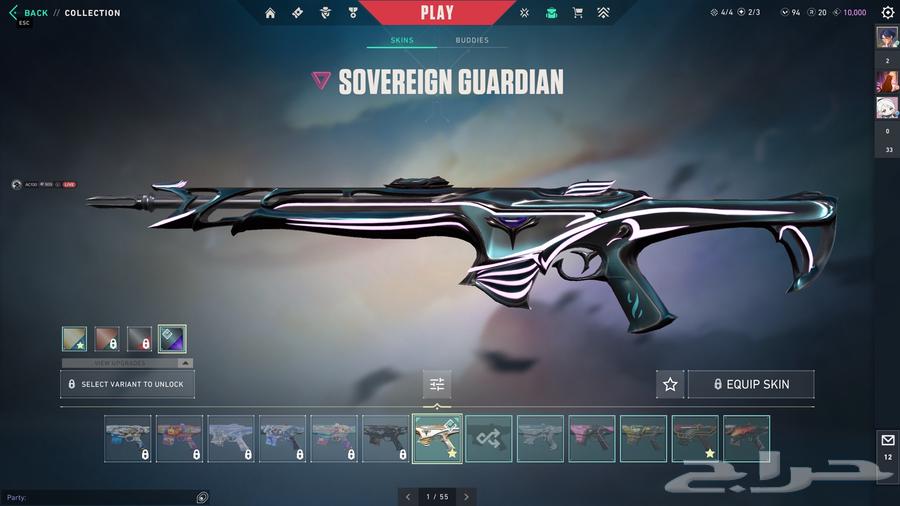
Task: Select the purple Sovereign variant swatch
Action: click(x=171, y=339)
